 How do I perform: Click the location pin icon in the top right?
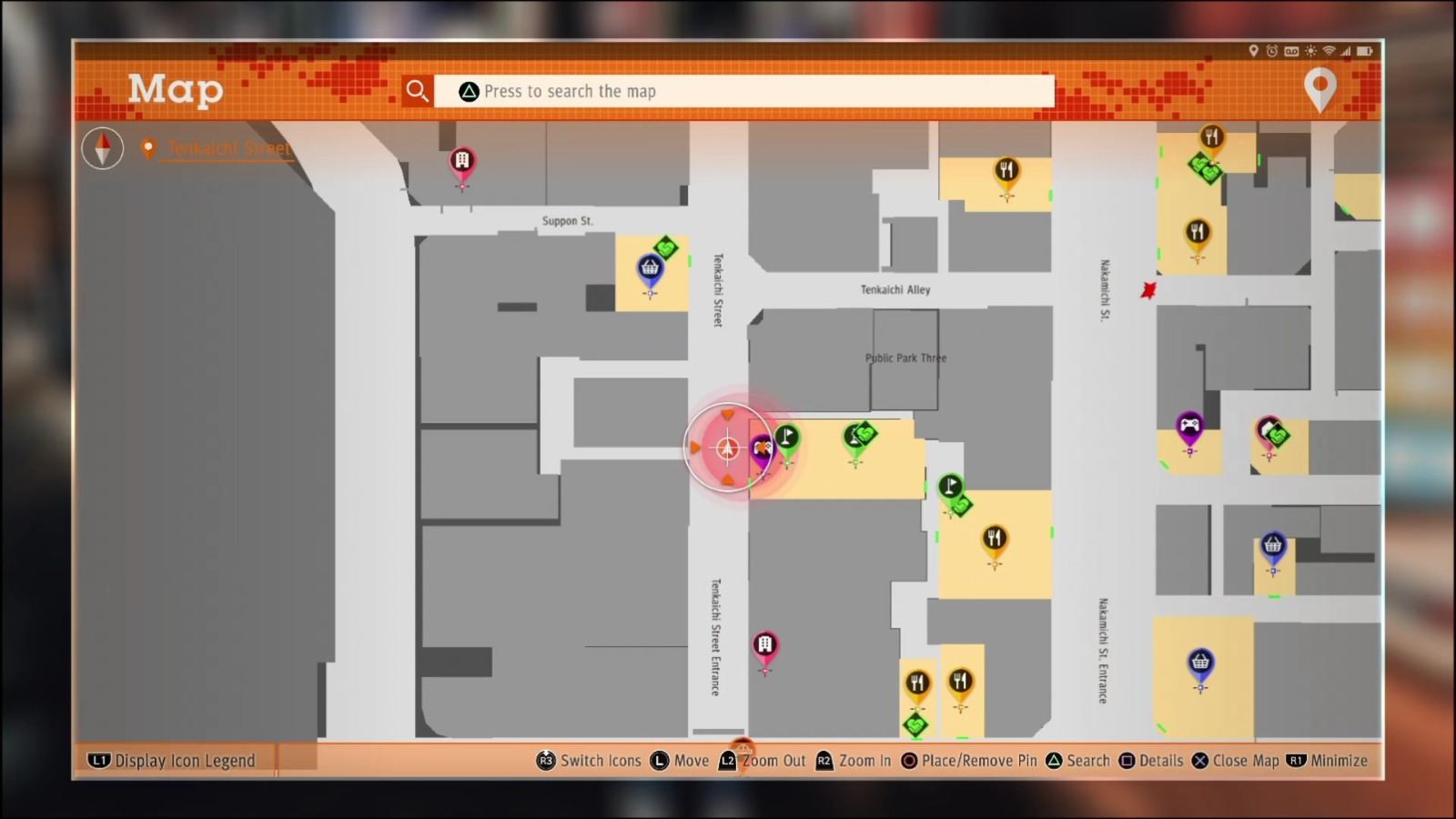point(1320,90)
